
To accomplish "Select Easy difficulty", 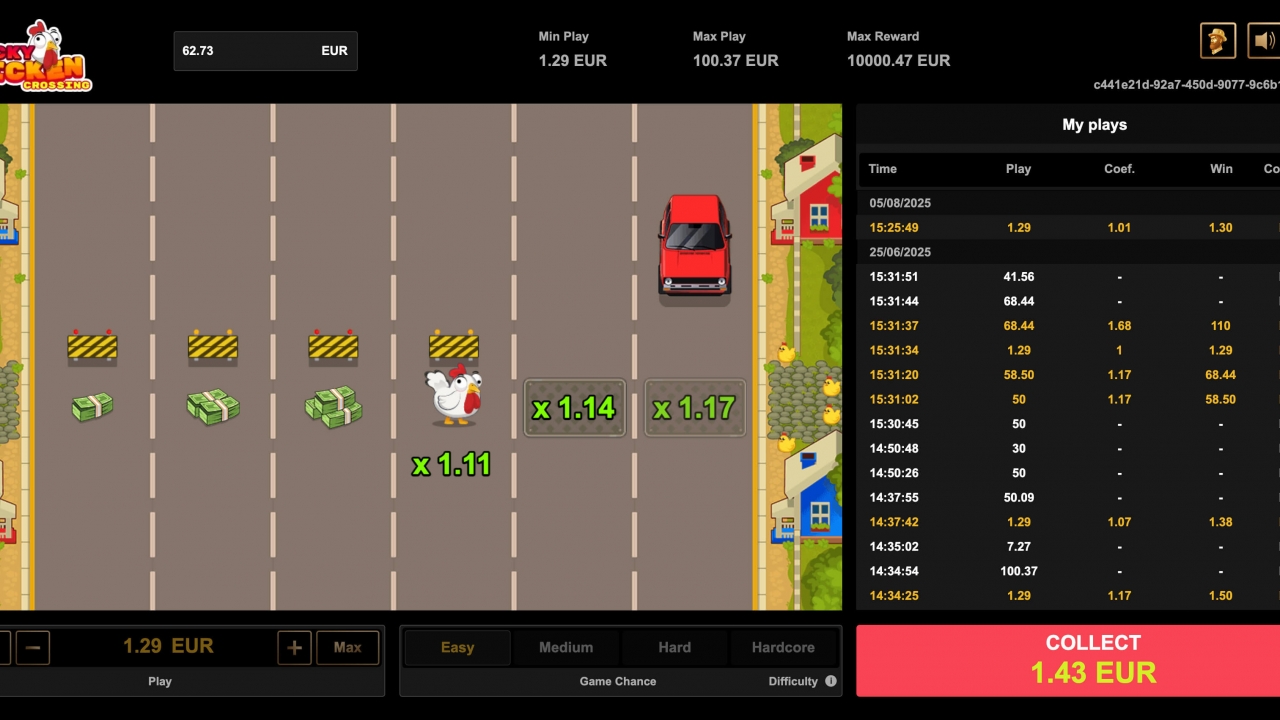I will click(457, 647).
